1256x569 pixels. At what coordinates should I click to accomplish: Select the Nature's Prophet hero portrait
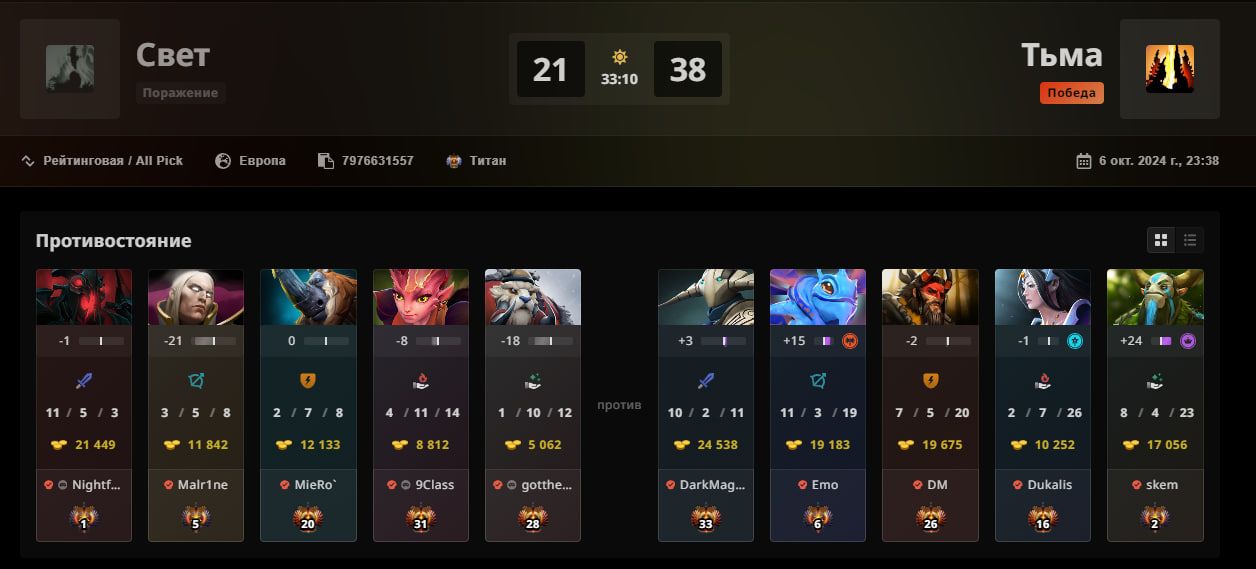[x=1155, y=297]
